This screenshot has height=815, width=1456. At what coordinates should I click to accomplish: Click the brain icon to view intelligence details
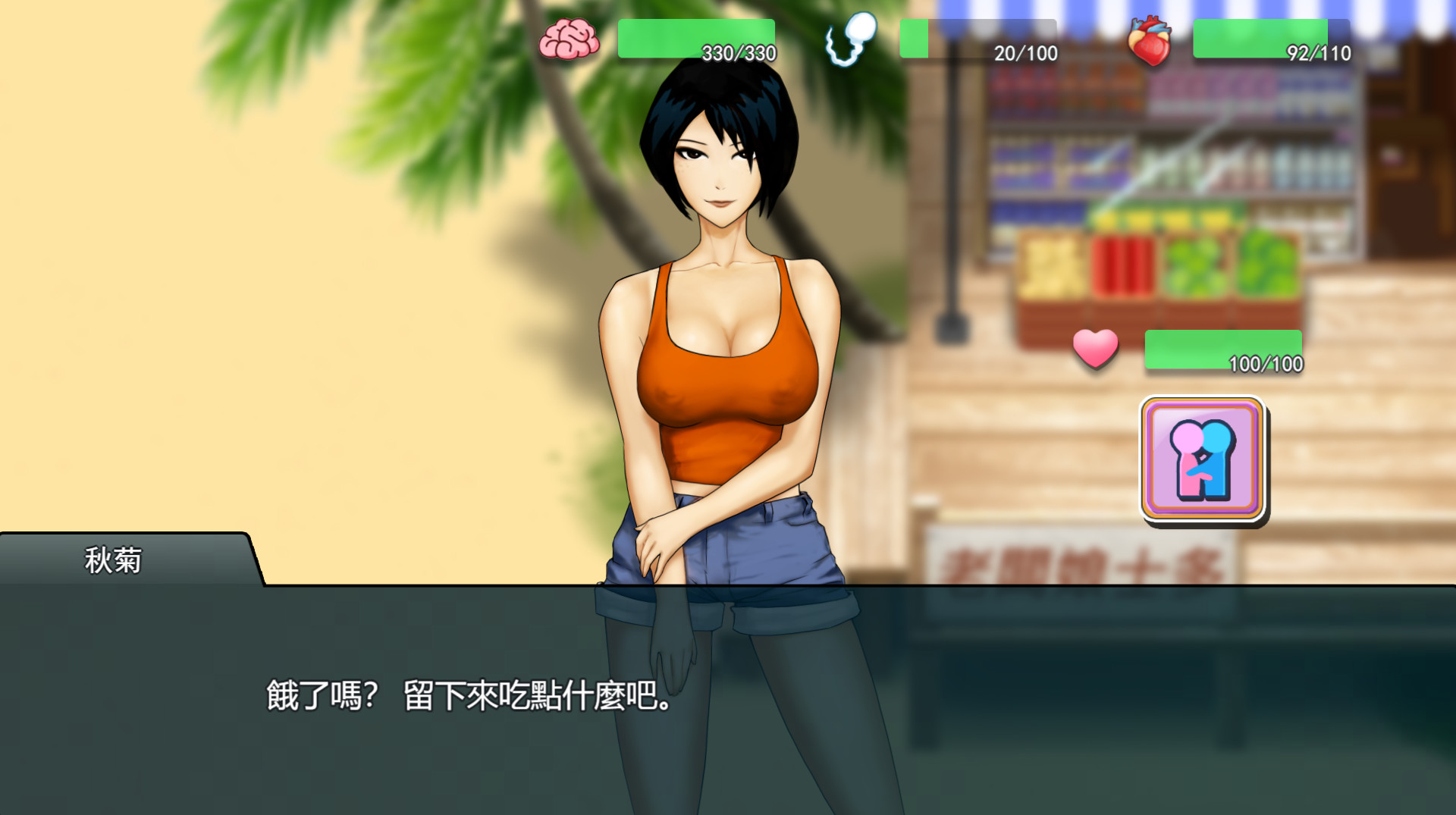point(569,38)
